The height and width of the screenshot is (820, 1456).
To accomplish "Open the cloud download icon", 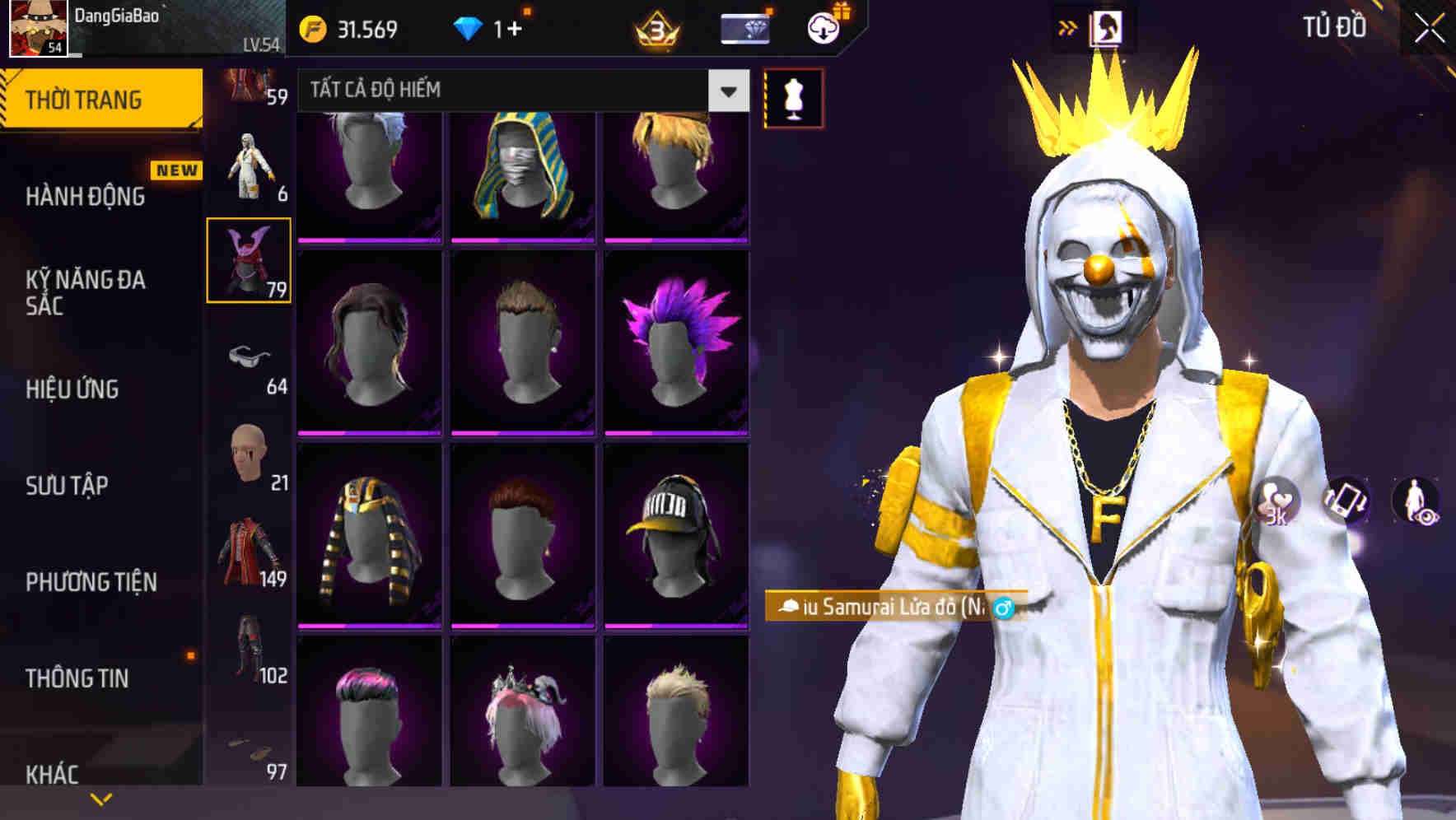I will [x=823, y=27].
